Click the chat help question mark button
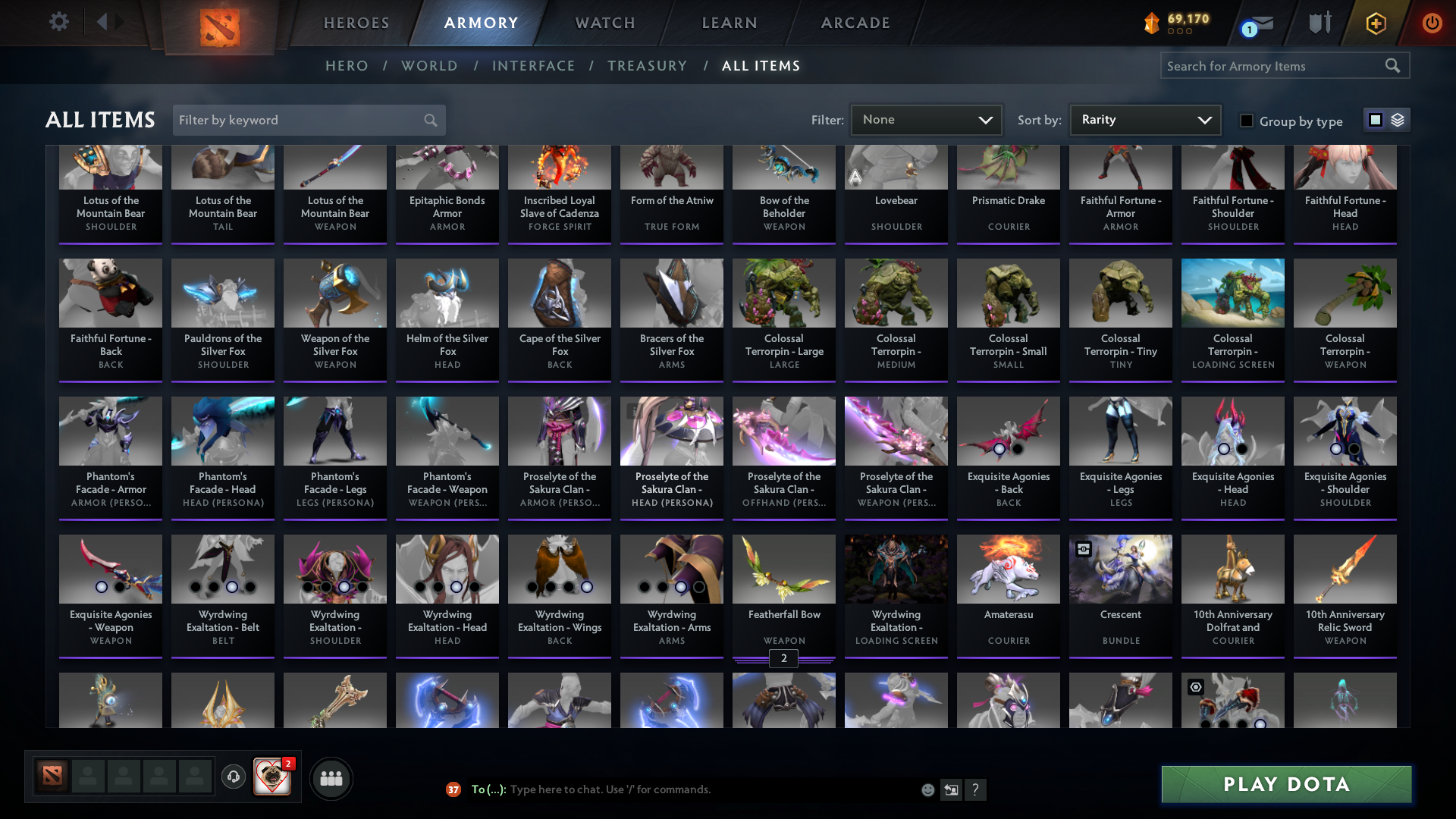Viewport: 1456px width, 819px height. tap(976, 789)
